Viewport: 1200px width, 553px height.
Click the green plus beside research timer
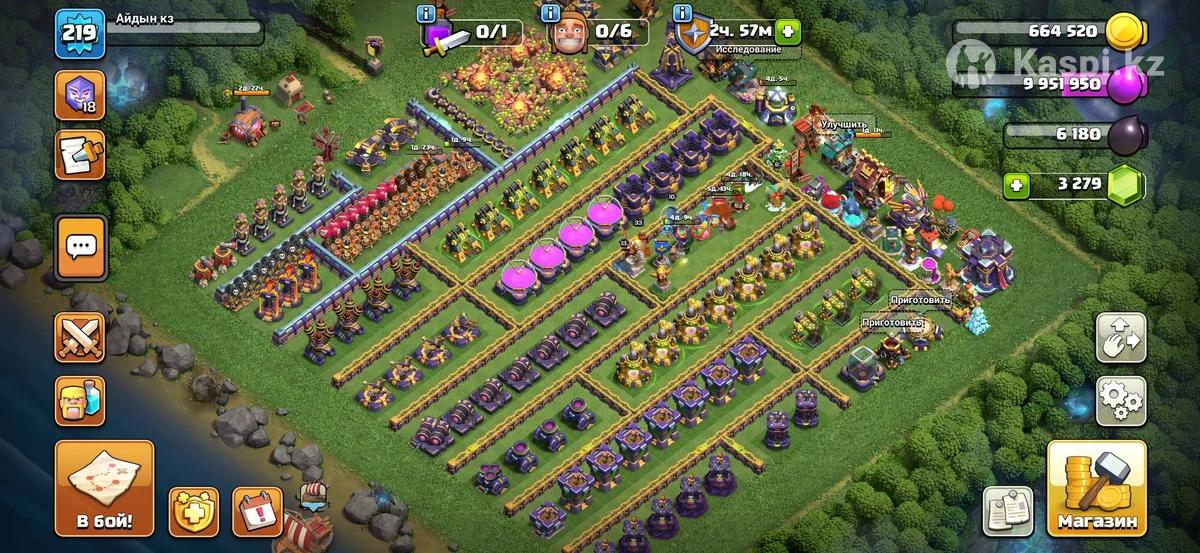[x=787, y=31]
